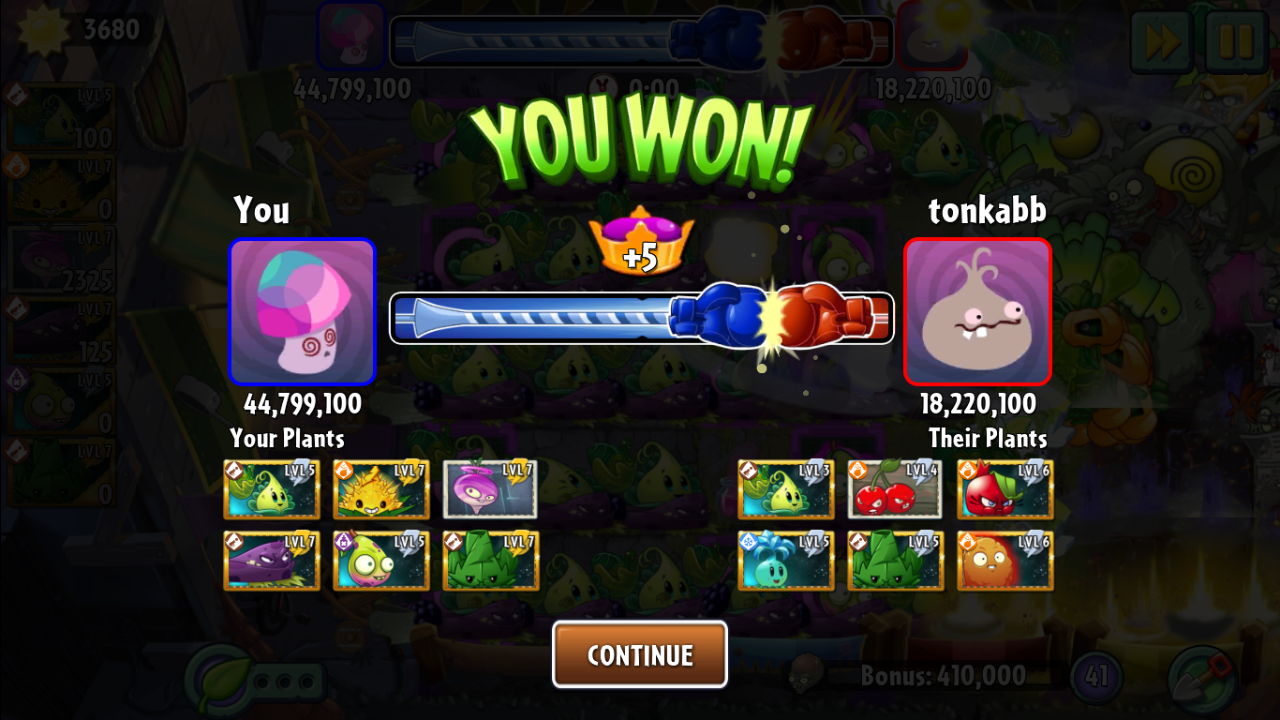Pick tonkabb's icy blue LVL 5 plant card
This screenshot has height=720, width=1280.
pyautogui.click(x=786, y=560)
